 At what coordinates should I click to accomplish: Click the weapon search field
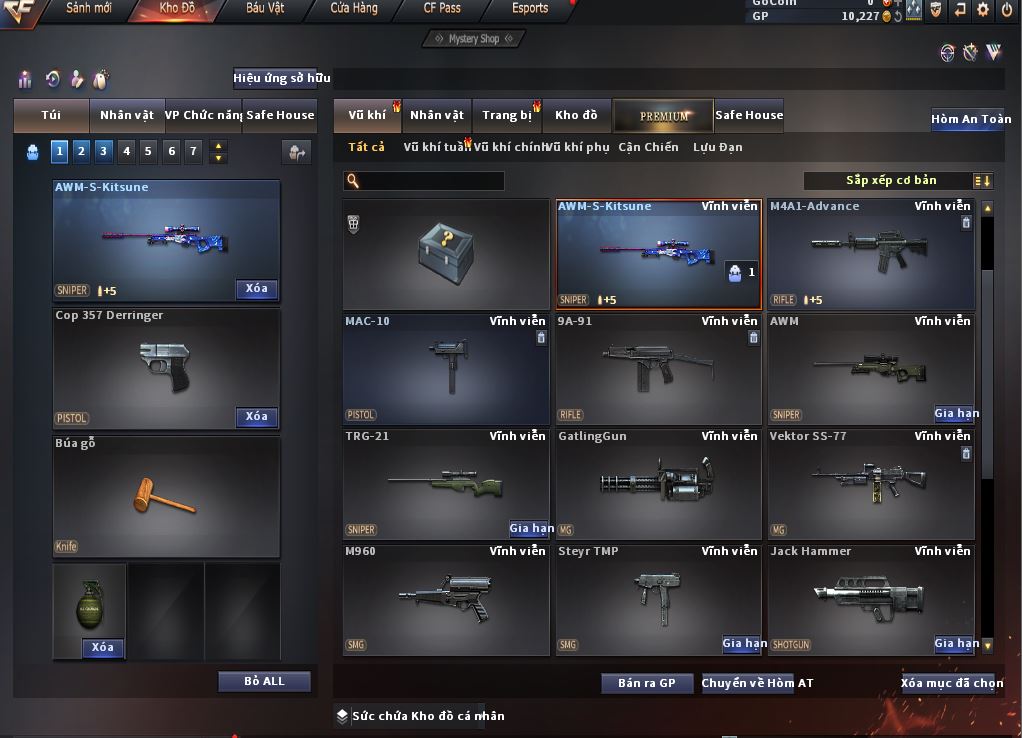[430, 181]
